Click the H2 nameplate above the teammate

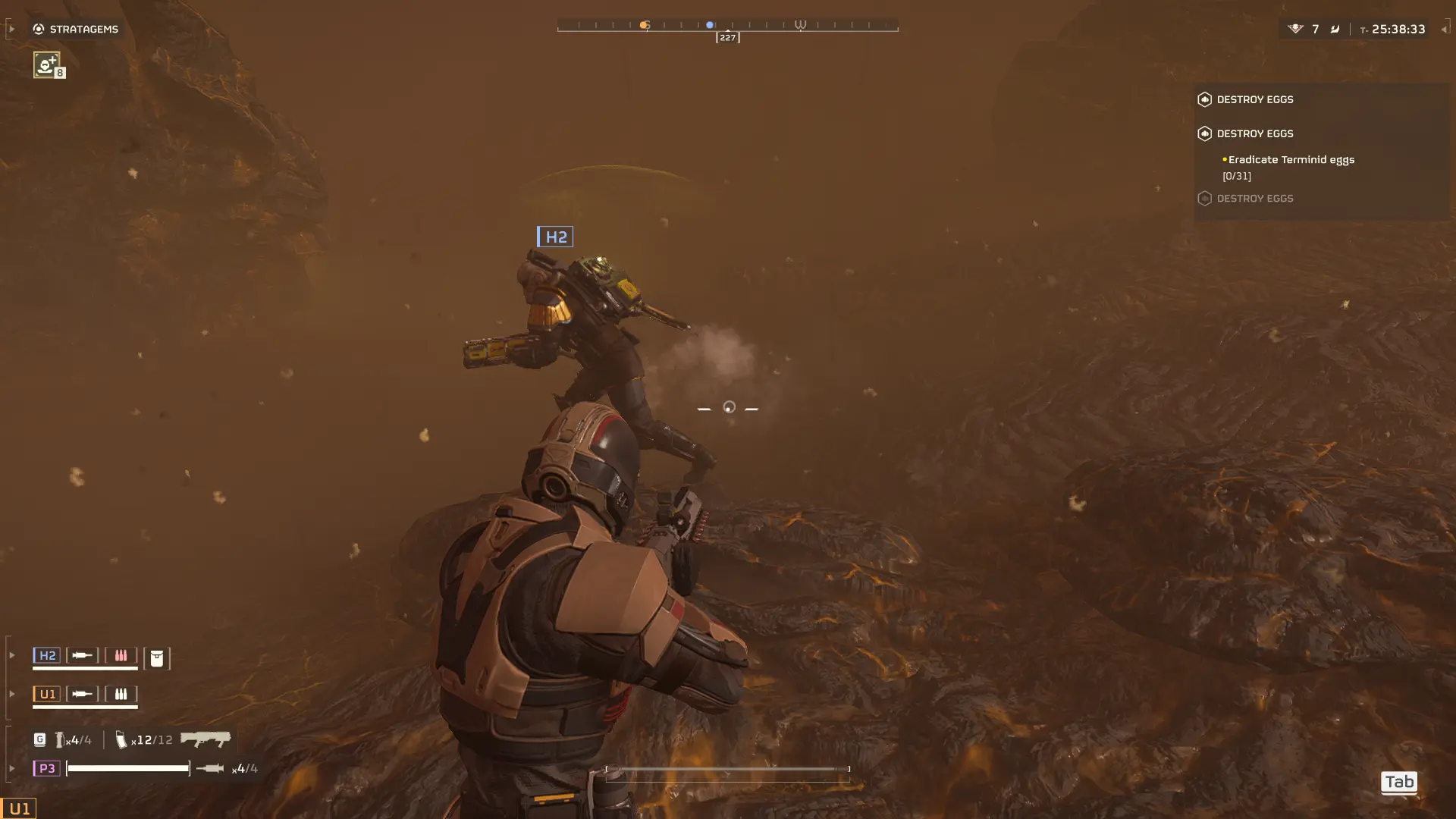(x=555, y=237)
